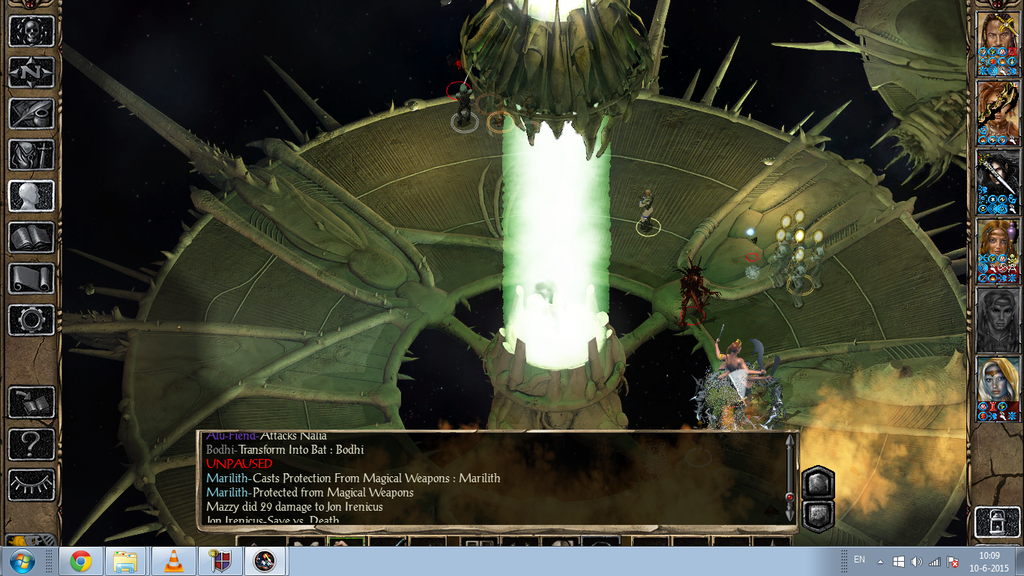This screenshot has height=576, width=1024.
Task: Click the skull orb button in the sidebar
Action: [x=31, y=30]
